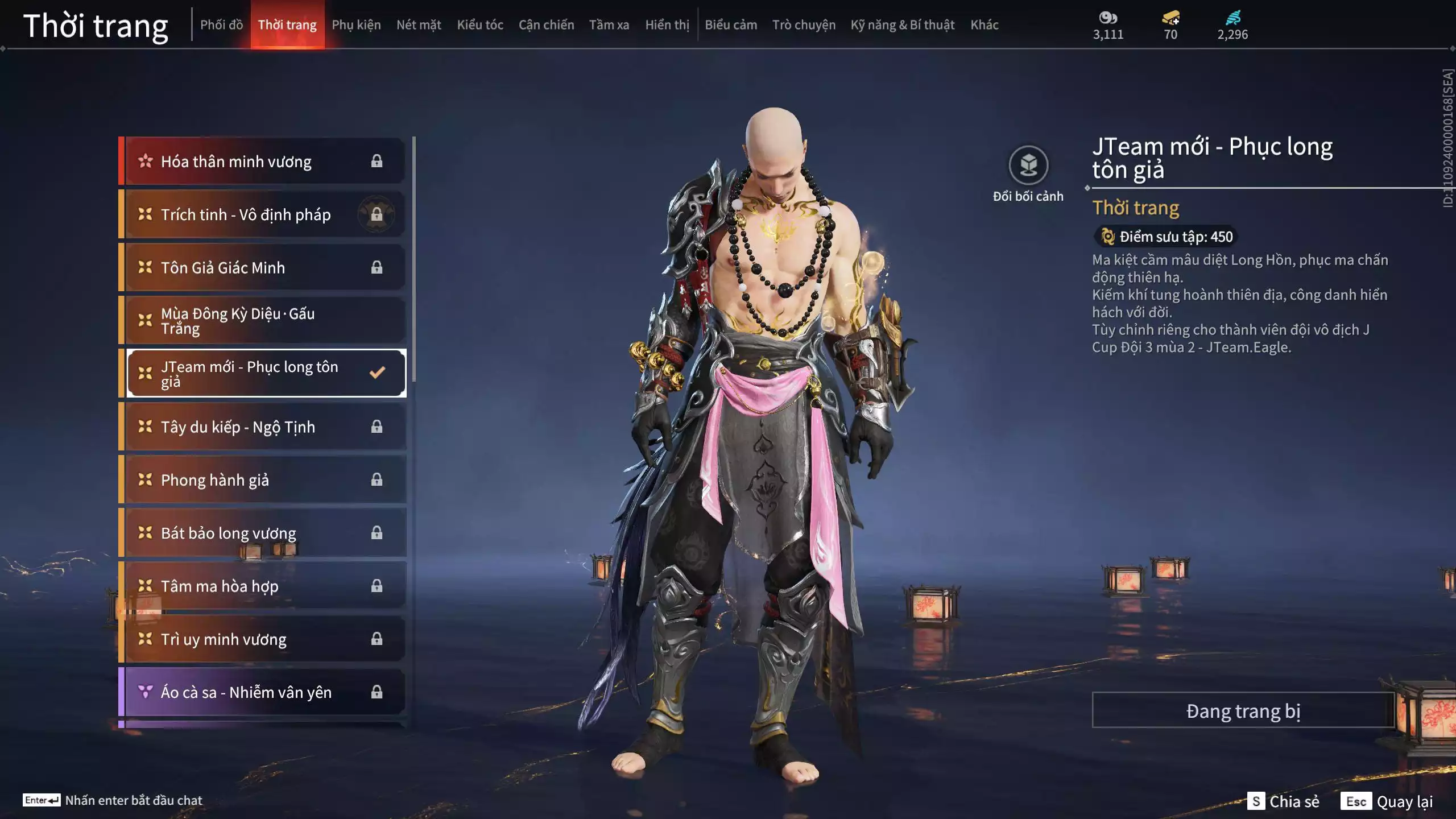This screenshot has height=819, width=1456.
Task: Switch to the Tầm xa tab
Action: tap(609, 25)
